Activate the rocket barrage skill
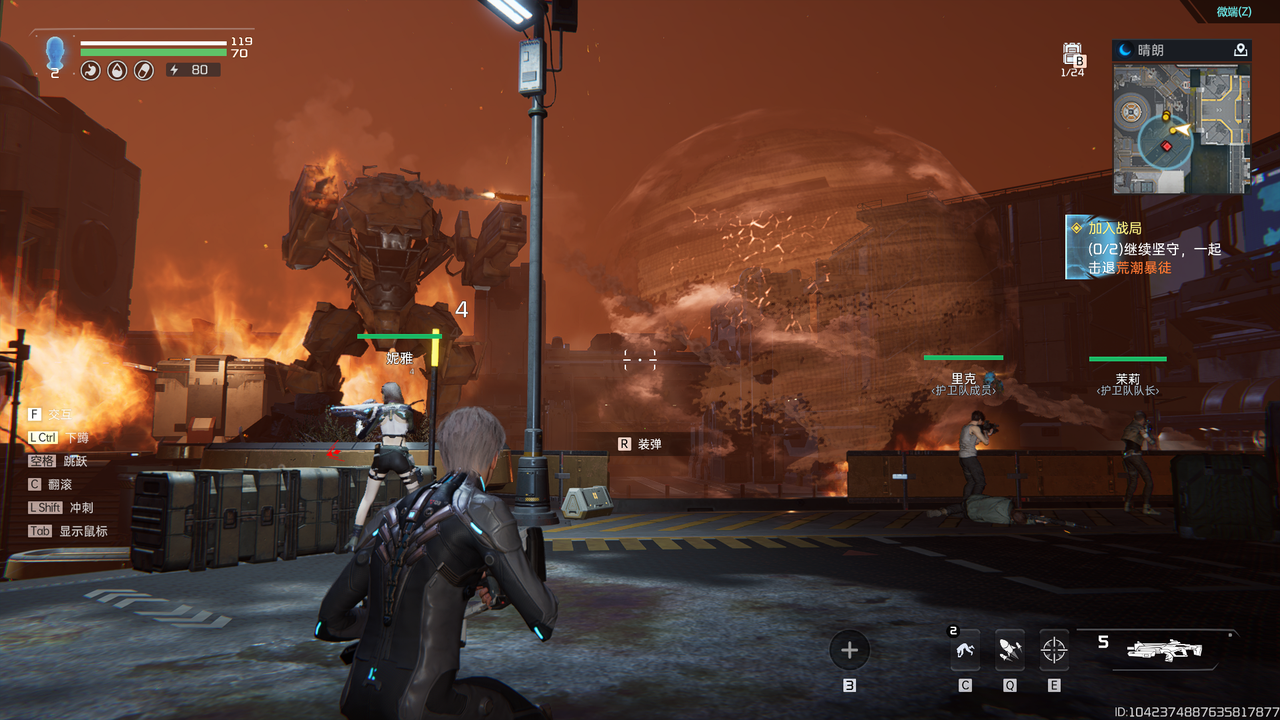 1009,651
